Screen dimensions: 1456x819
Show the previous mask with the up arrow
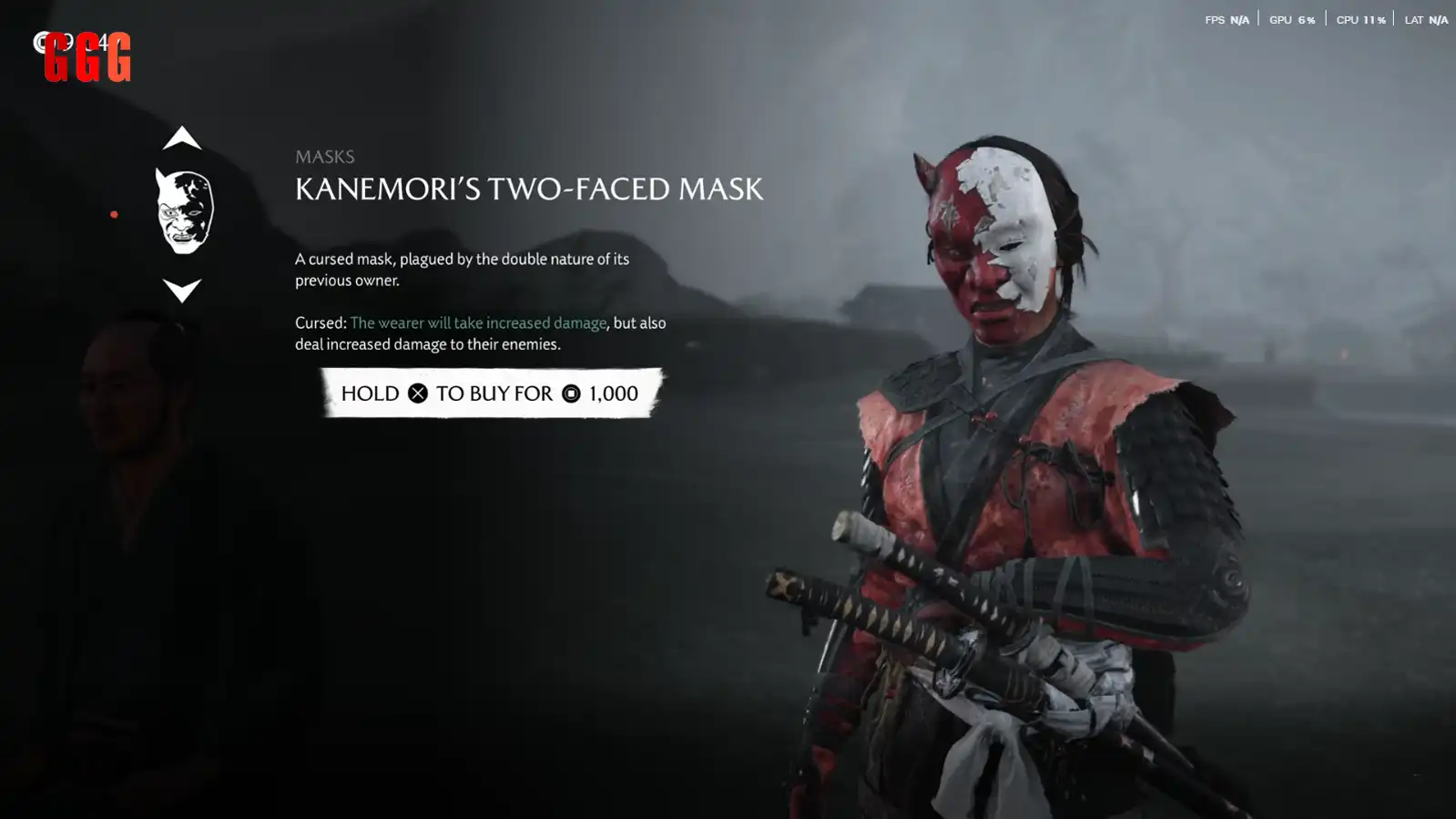[182, 138]
